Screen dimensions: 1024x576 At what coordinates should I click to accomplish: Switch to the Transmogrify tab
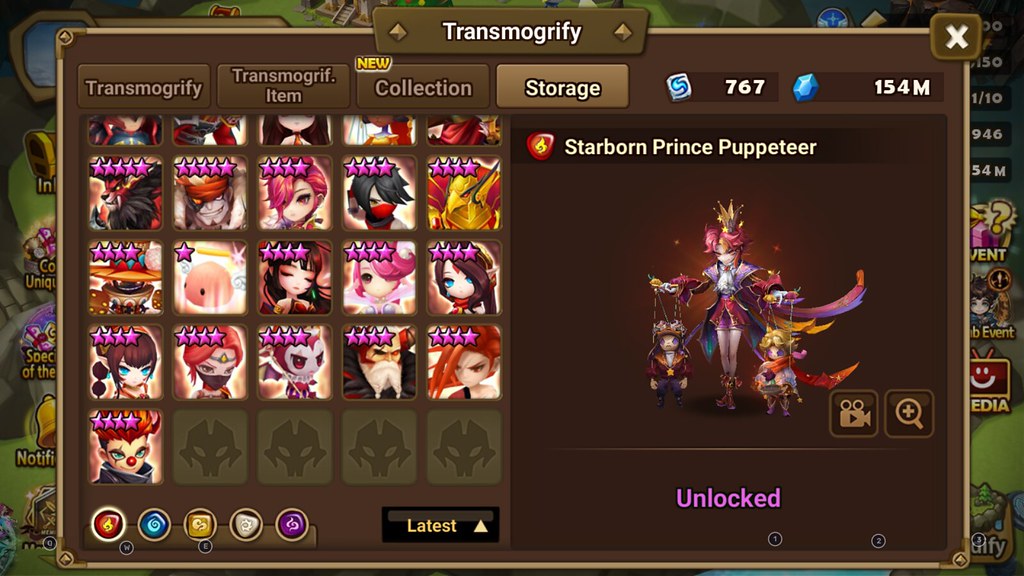click(x=144, y=87)
